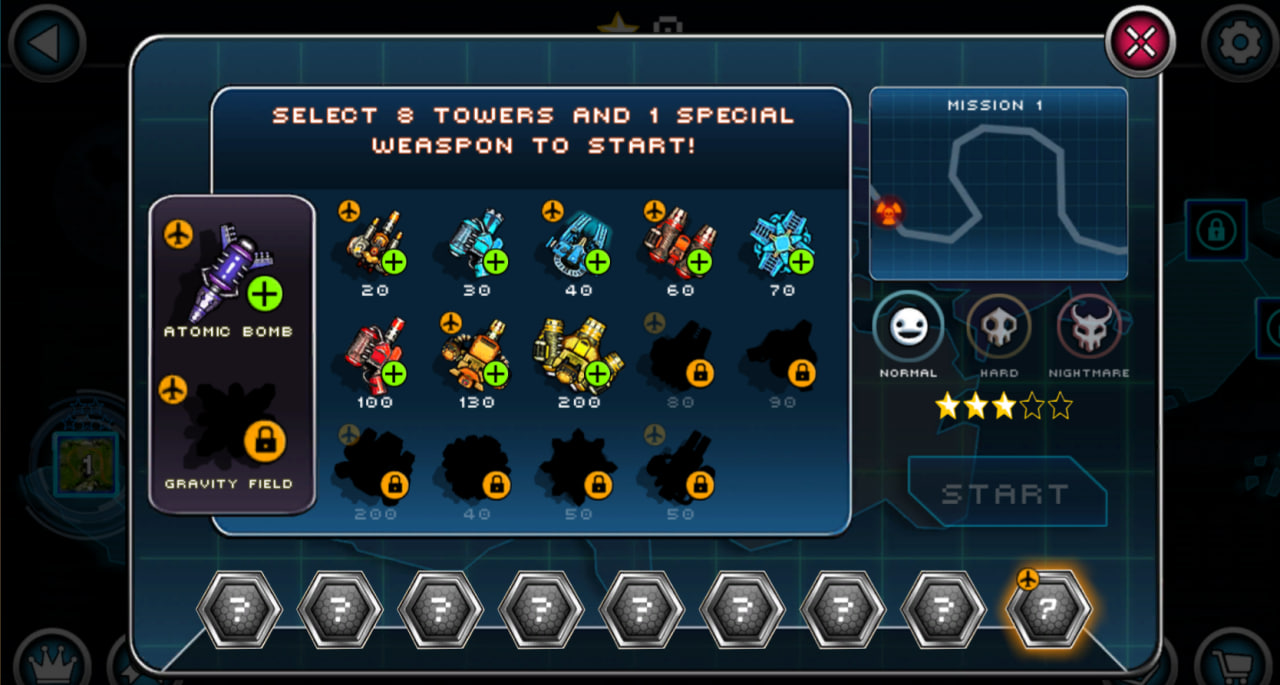1280x685 pixels.
Task: Close the tower selection panel
Action: tap(1140, 42)
